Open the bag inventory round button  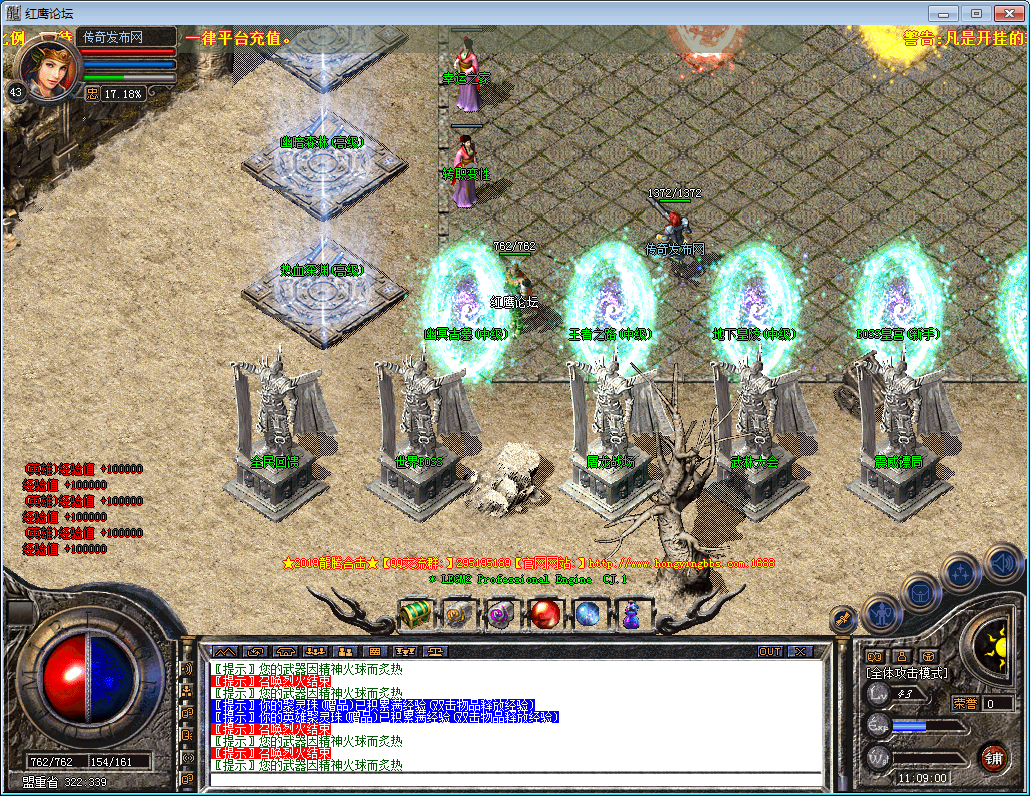pos(921,592)
